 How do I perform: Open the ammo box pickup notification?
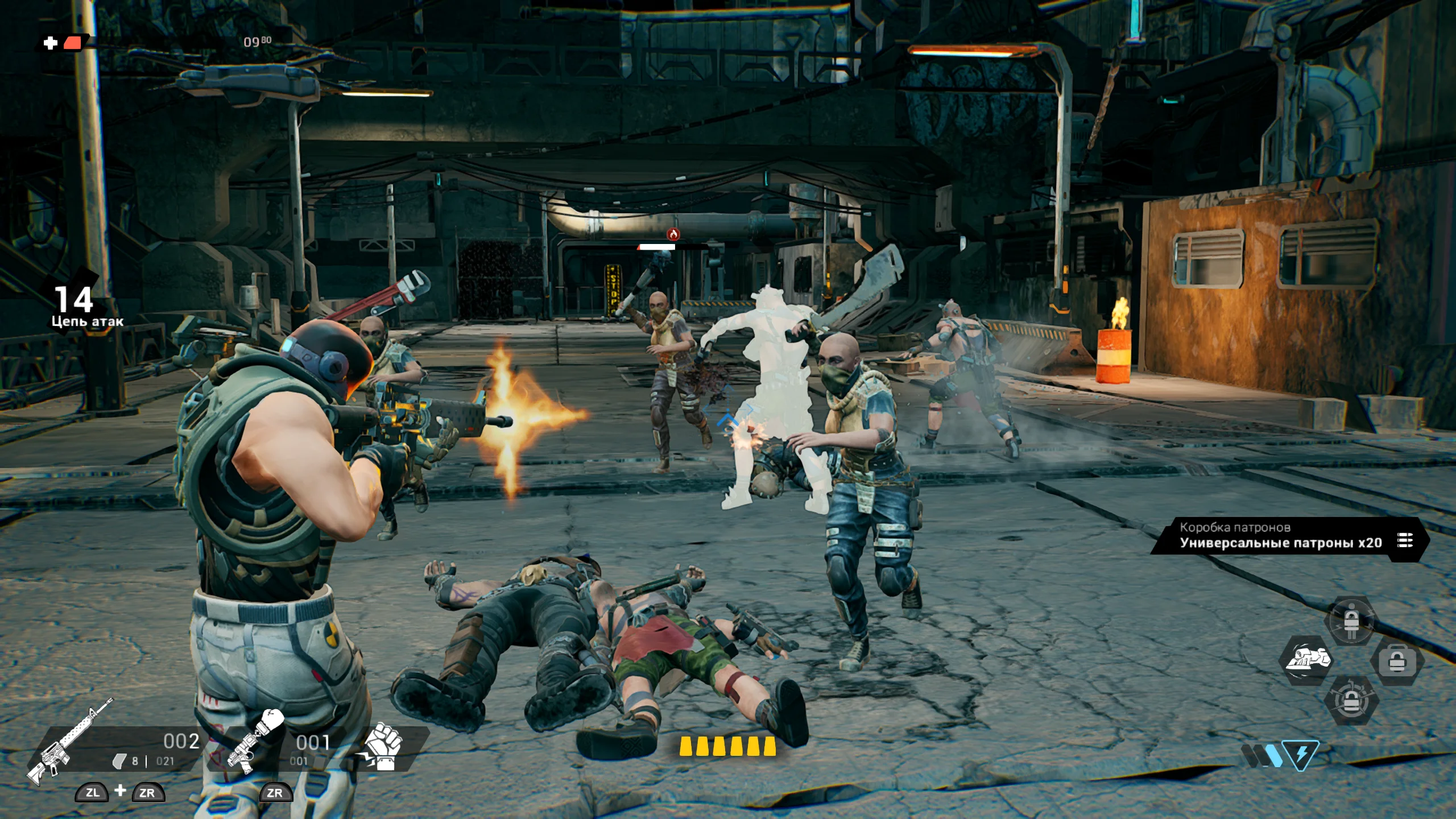click(x=1280, y=536)
